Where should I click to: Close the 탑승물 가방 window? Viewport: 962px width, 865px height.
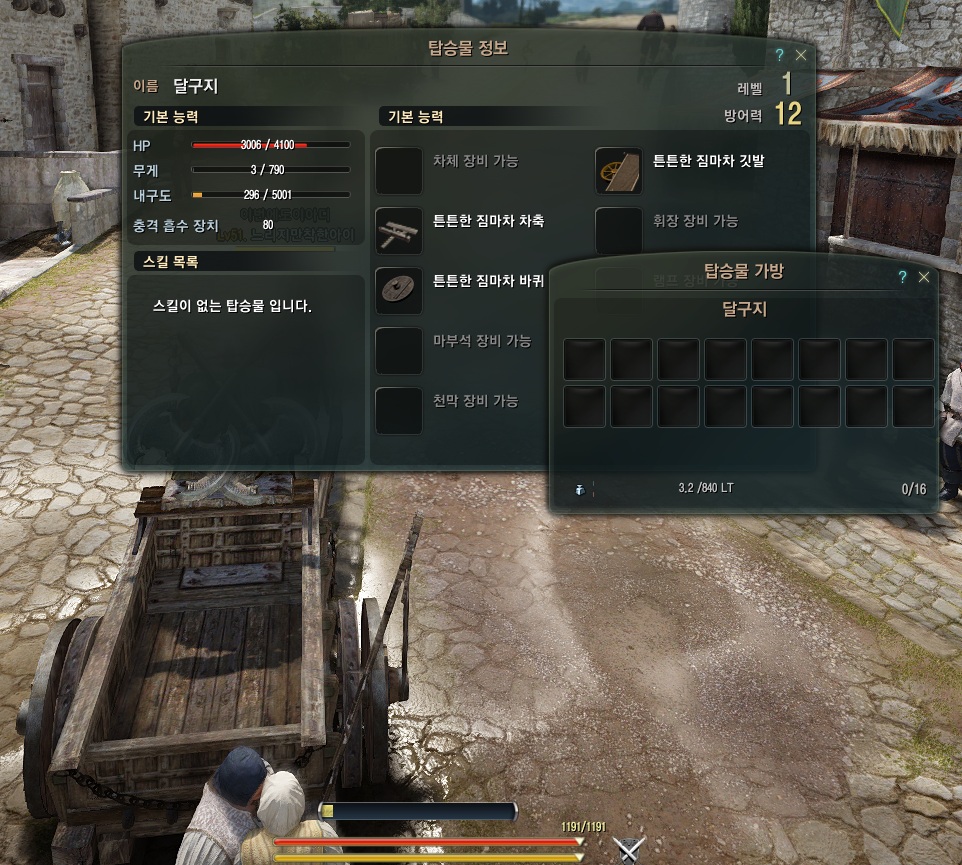click(924, 277)
